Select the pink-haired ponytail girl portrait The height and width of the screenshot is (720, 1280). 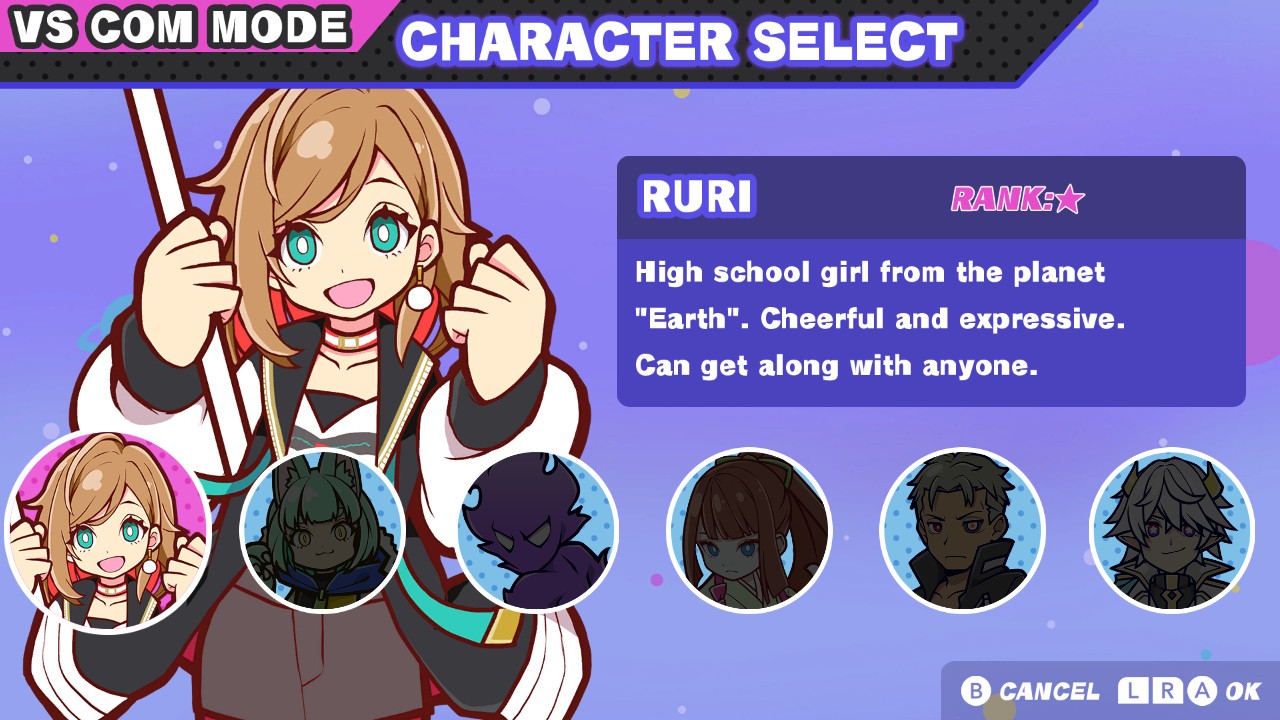pos(748,530)
